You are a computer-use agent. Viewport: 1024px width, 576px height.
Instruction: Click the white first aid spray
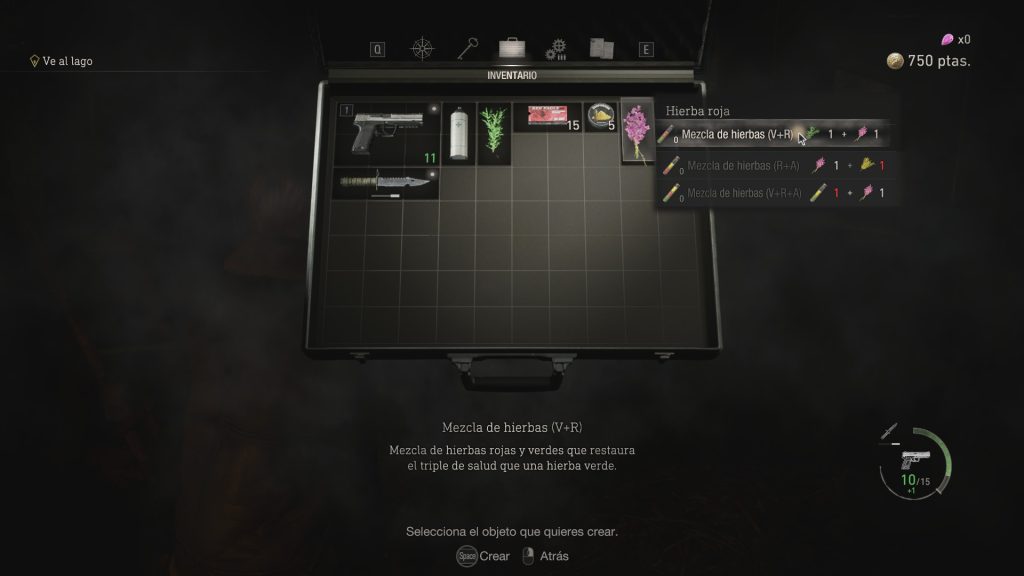(x=459, y=132)
